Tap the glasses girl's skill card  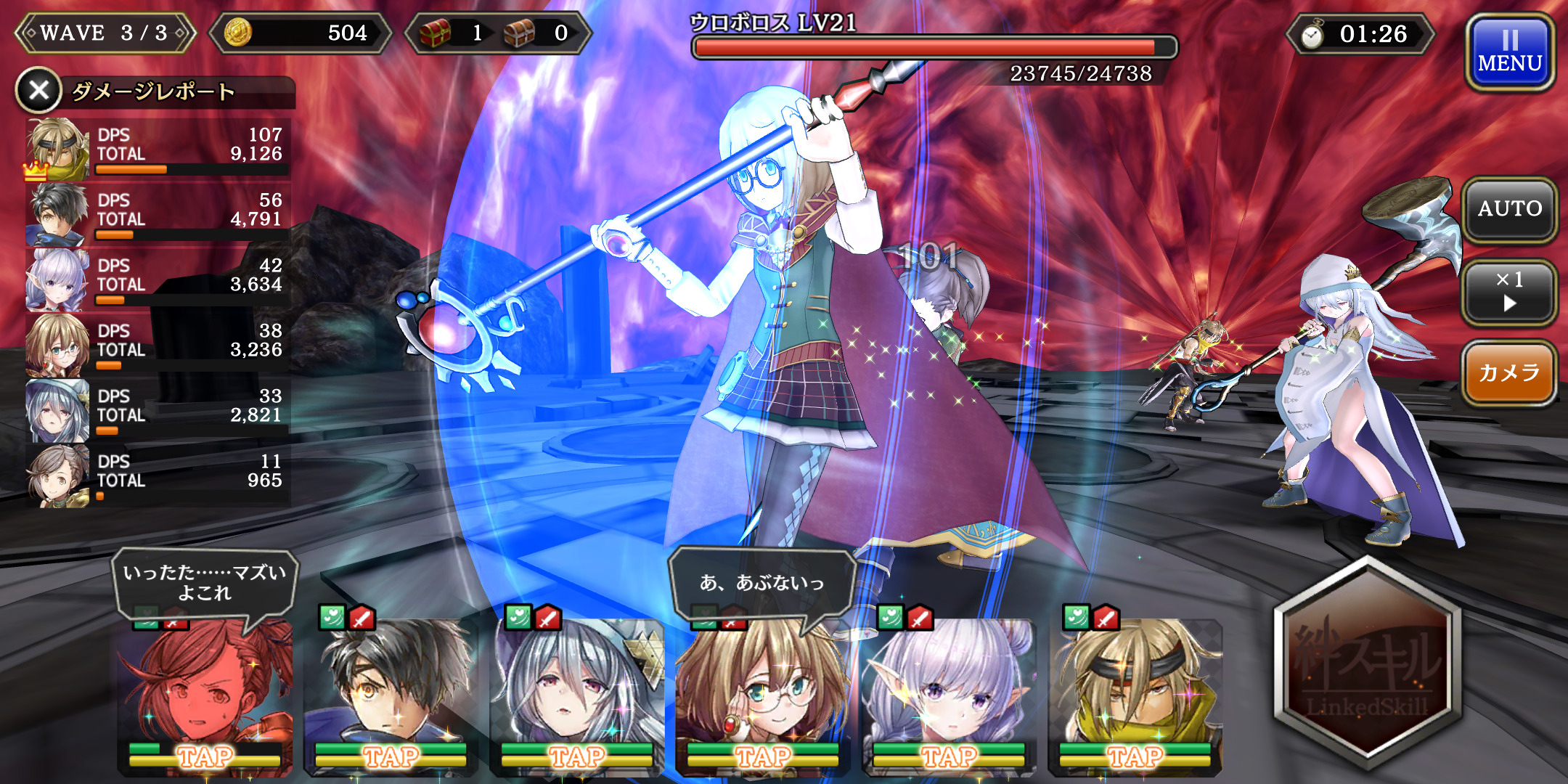762,697
